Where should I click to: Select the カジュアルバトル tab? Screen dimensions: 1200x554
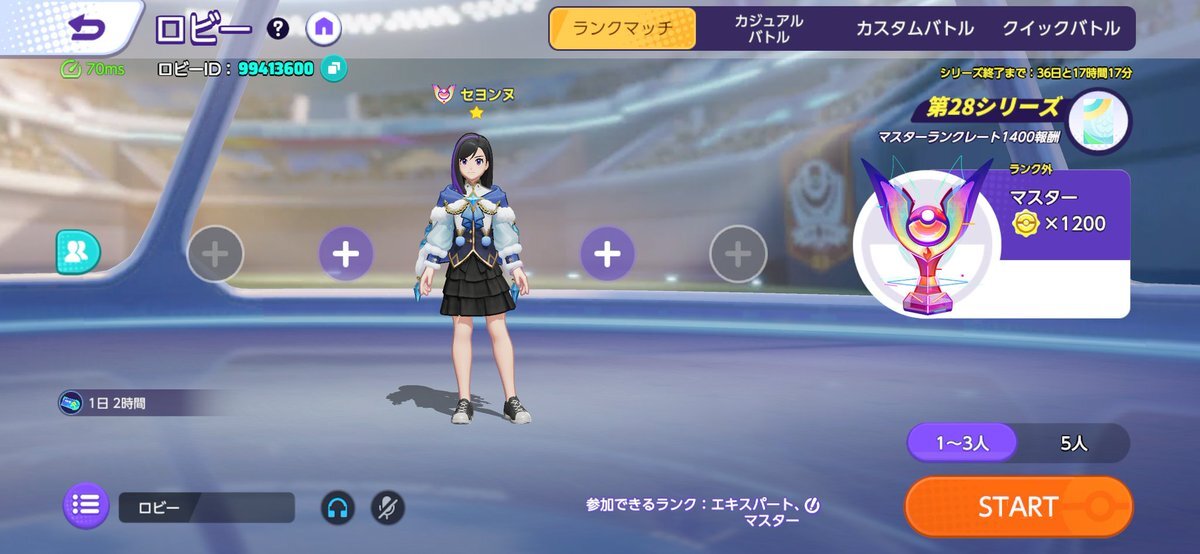(768, 29)
